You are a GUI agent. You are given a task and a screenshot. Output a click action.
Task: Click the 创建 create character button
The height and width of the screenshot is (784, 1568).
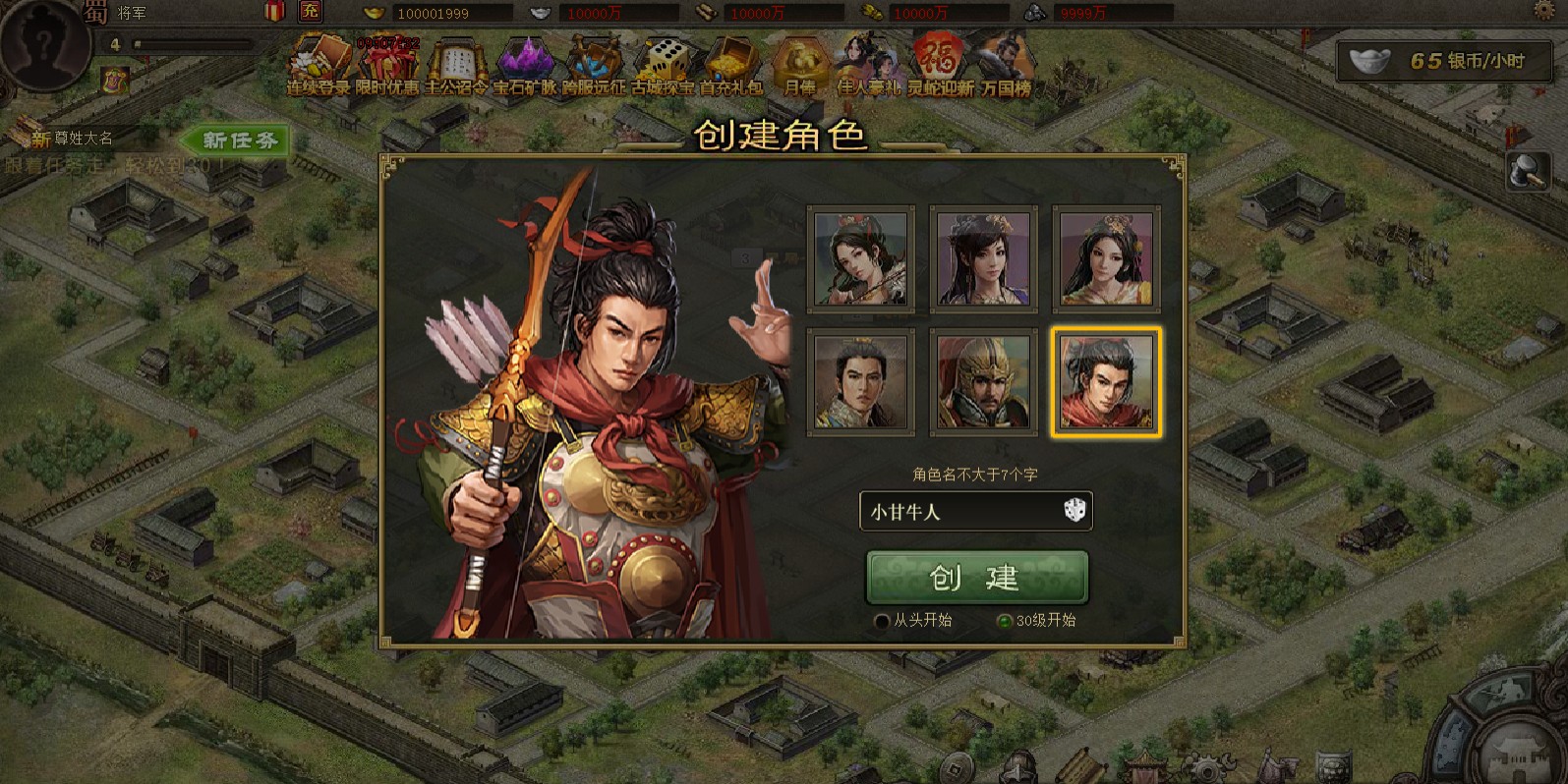976,578
